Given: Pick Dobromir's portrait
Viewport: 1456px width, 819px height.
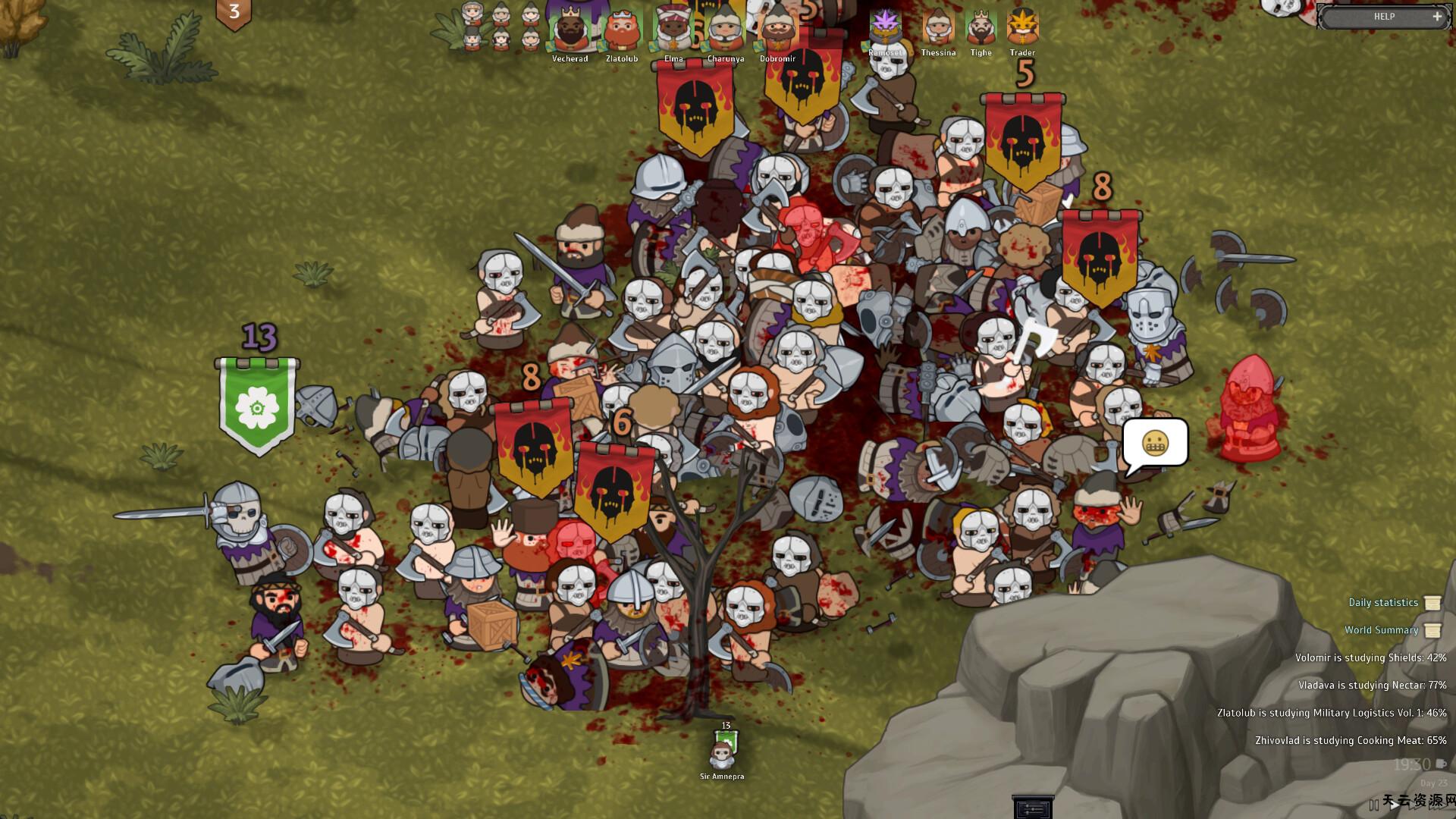Looking at the screenshot, I should click(777, 30).
